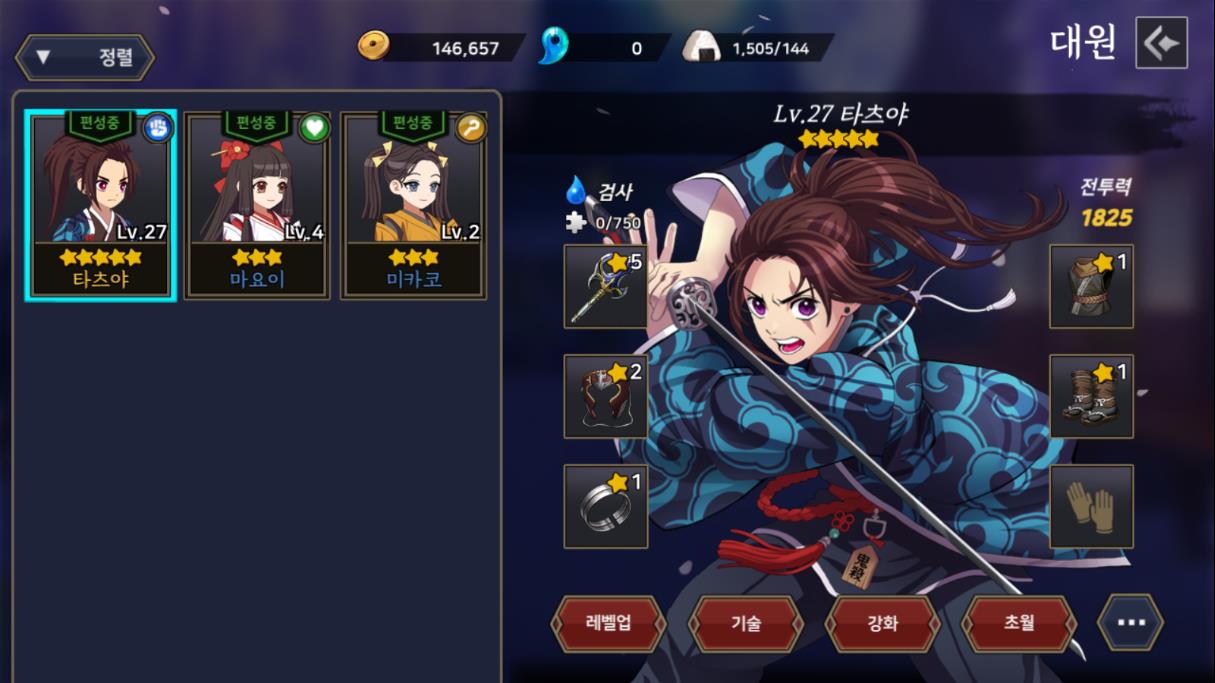Show more options with the ellipsis button

(1130, 623)
